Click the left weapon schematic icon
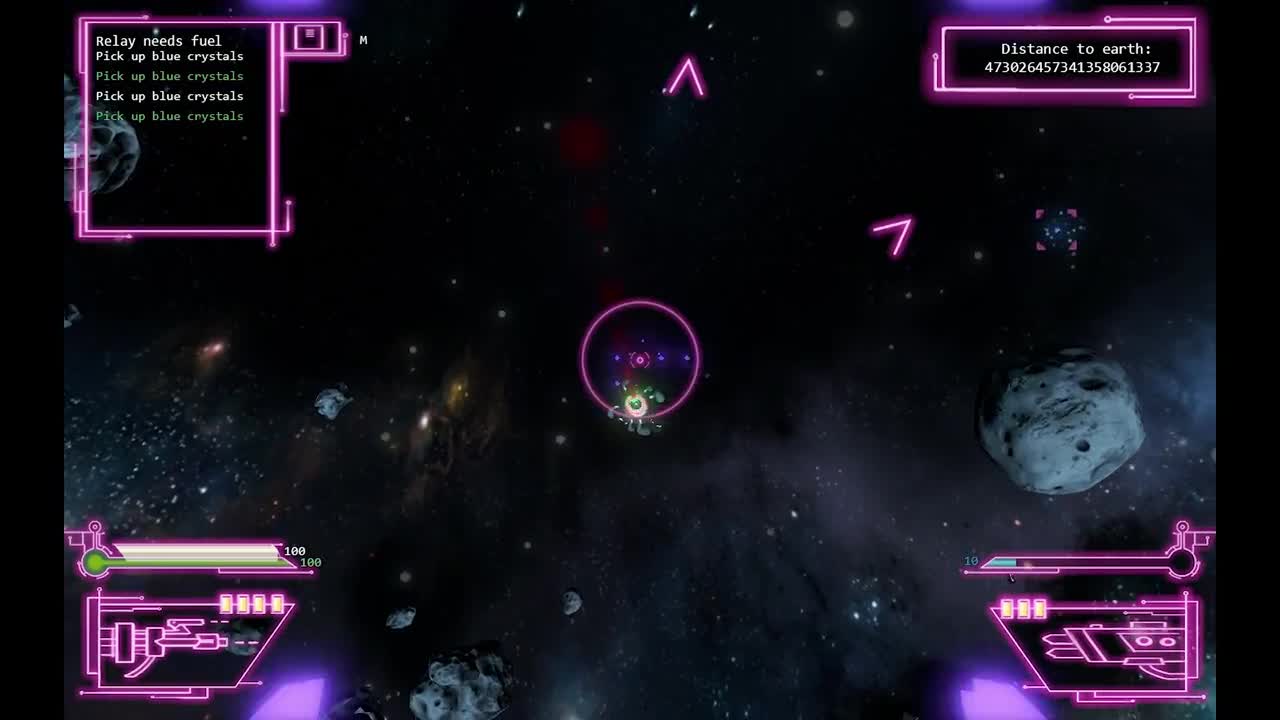Screen dimensions: 1280x720 pyautogui.click(x=165, y=640)
